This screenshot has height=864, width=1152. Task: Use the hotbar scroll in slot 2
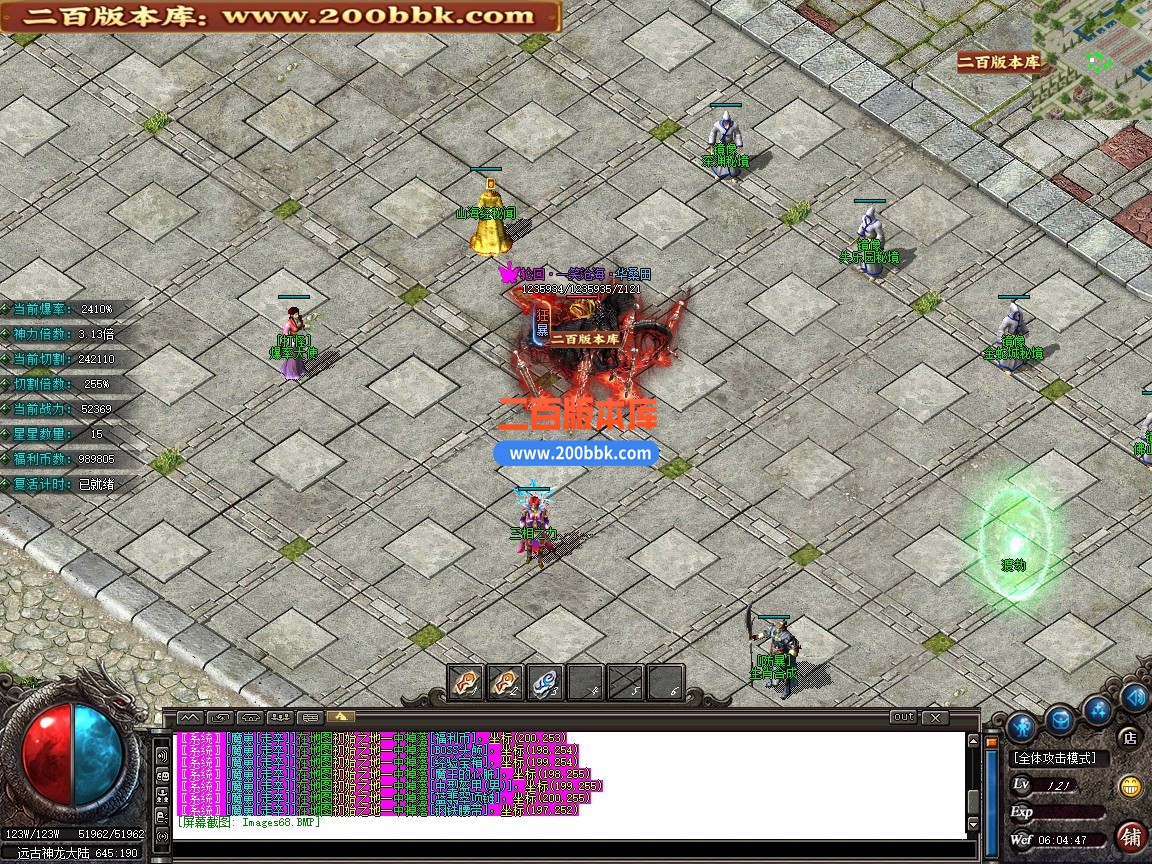tap(505, 682)
